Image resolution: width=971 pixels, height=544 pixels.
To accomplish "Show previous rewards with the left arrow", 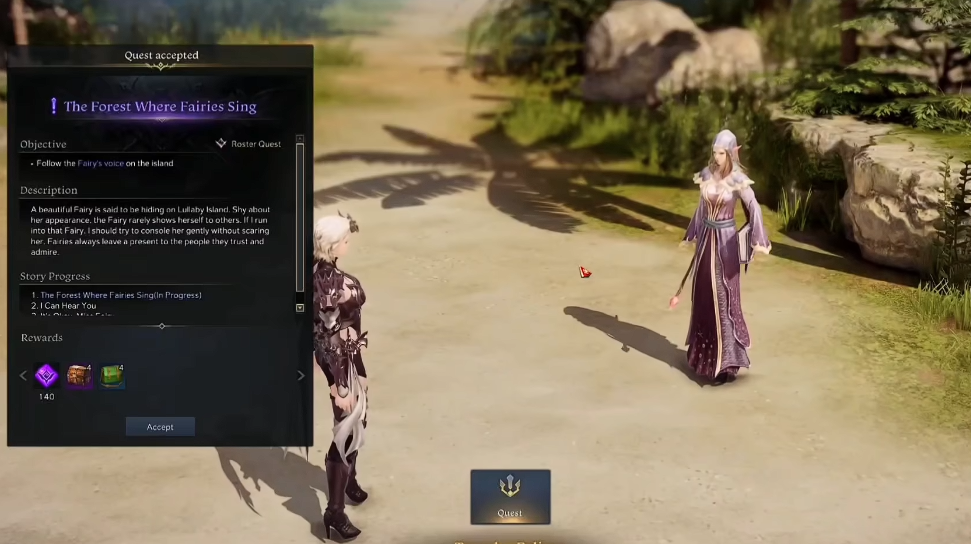I will [24, 376].
